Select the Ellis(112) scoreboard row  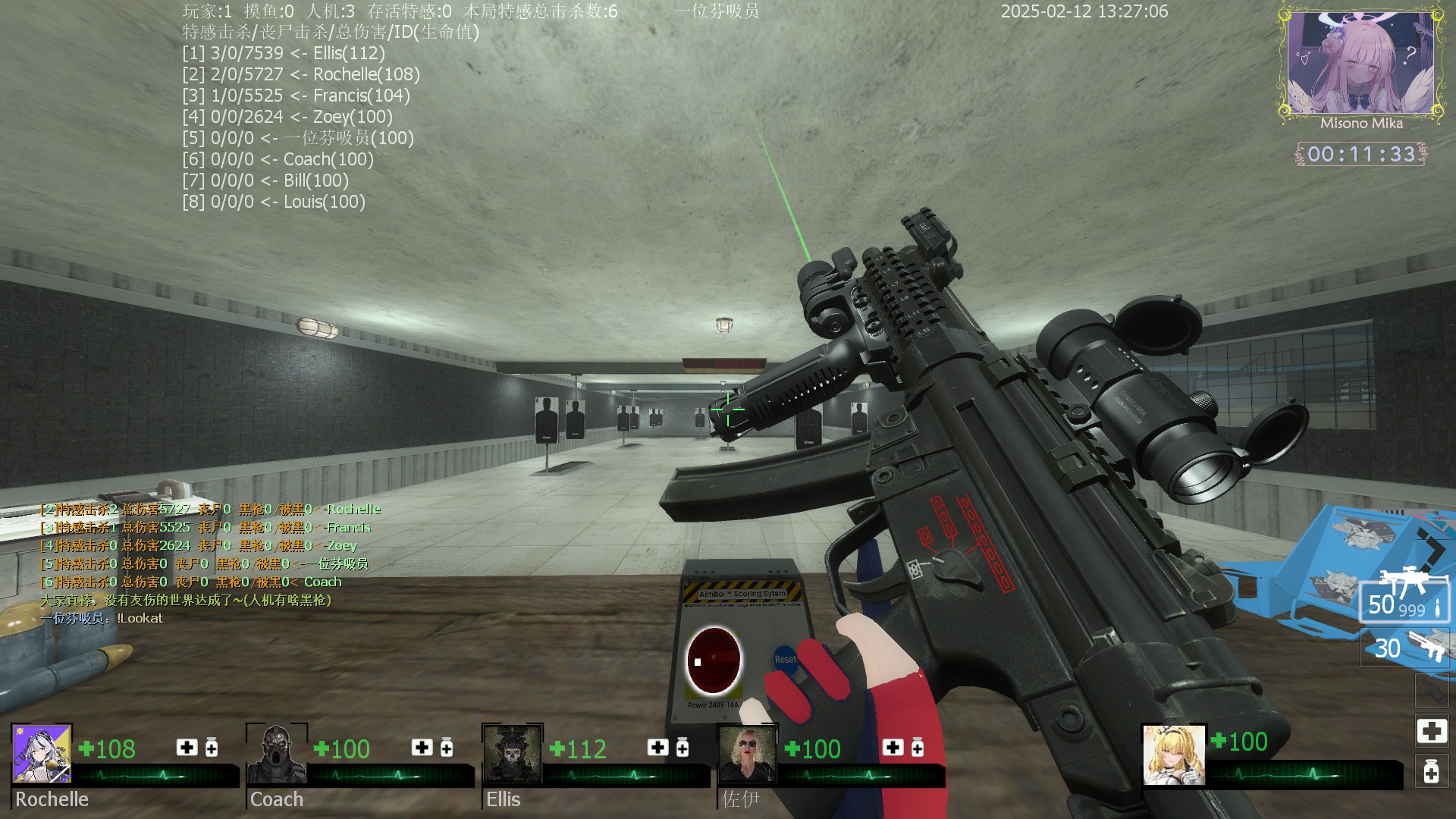(284, 53)
